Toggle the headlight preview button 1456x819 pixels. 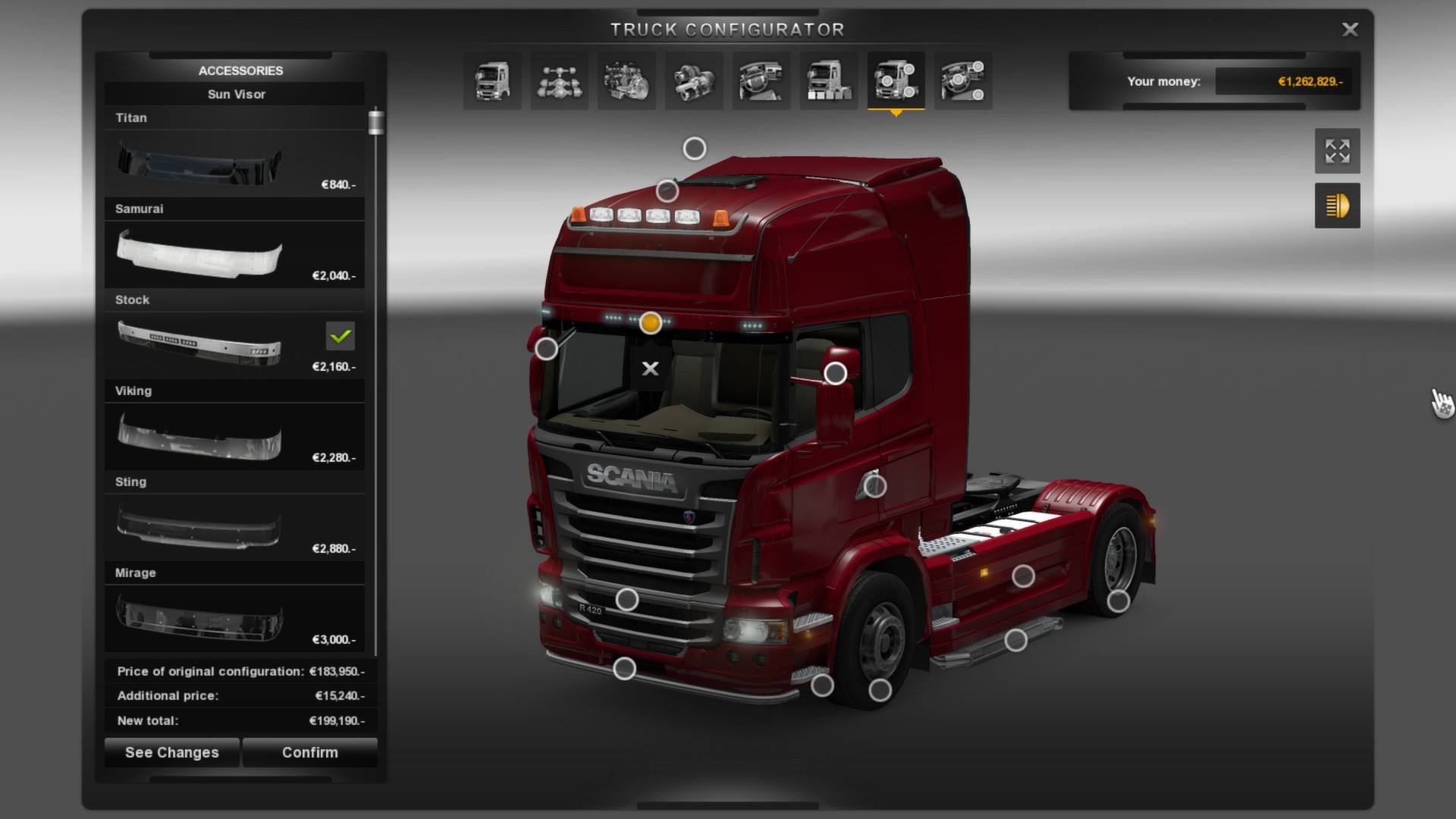point(1337,205)
